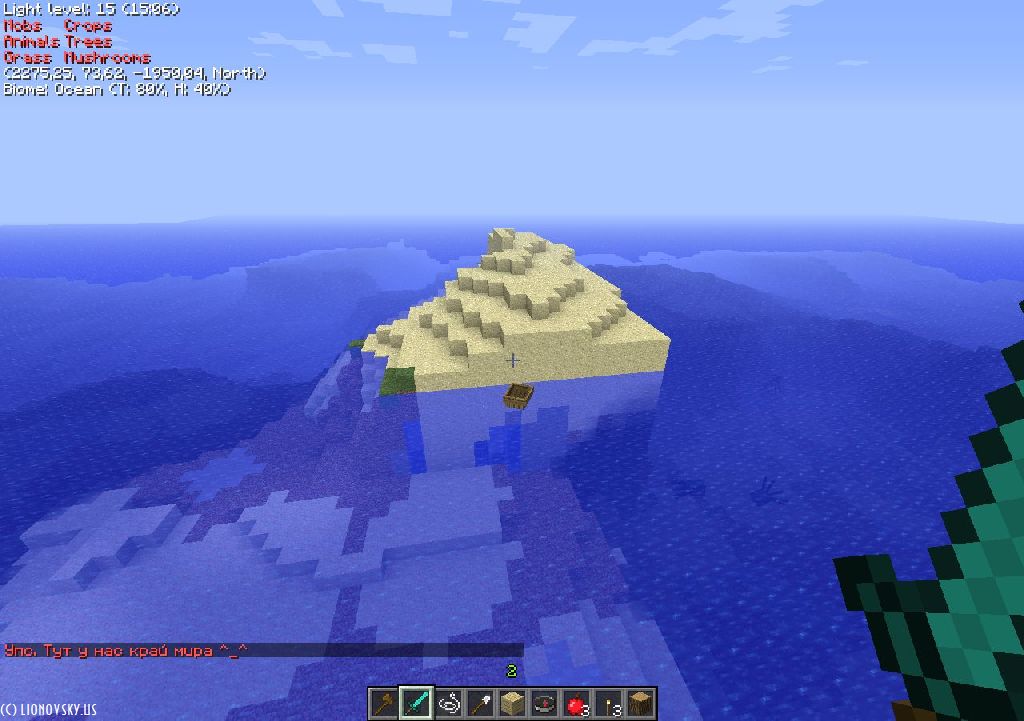Choose the string item in the hotbar
Viewport: 1024px width, 721px height.
tap(448, 703)
